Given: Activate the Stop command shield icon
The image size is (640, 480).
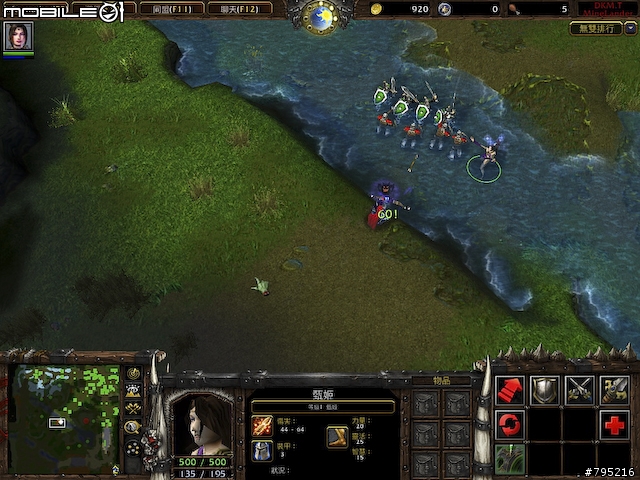Looking at the screenshot, I should click(545, 390).
